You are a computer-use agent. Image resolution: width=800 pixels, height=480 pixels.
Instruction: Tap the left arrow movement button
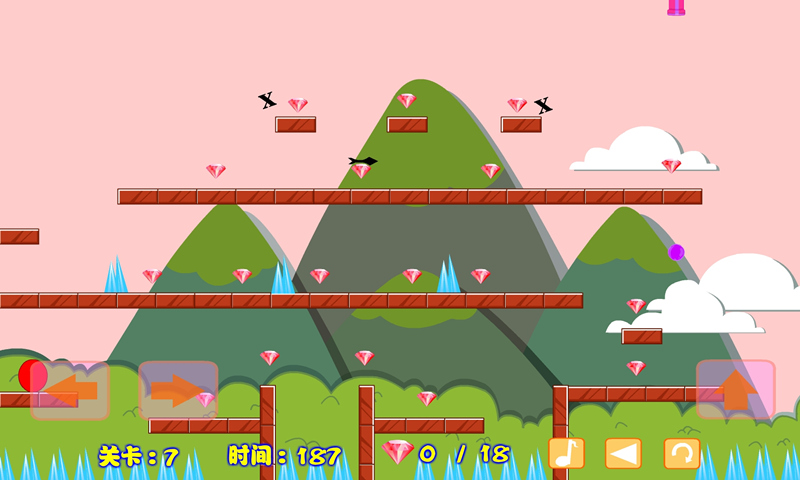(x=69, y=390)
